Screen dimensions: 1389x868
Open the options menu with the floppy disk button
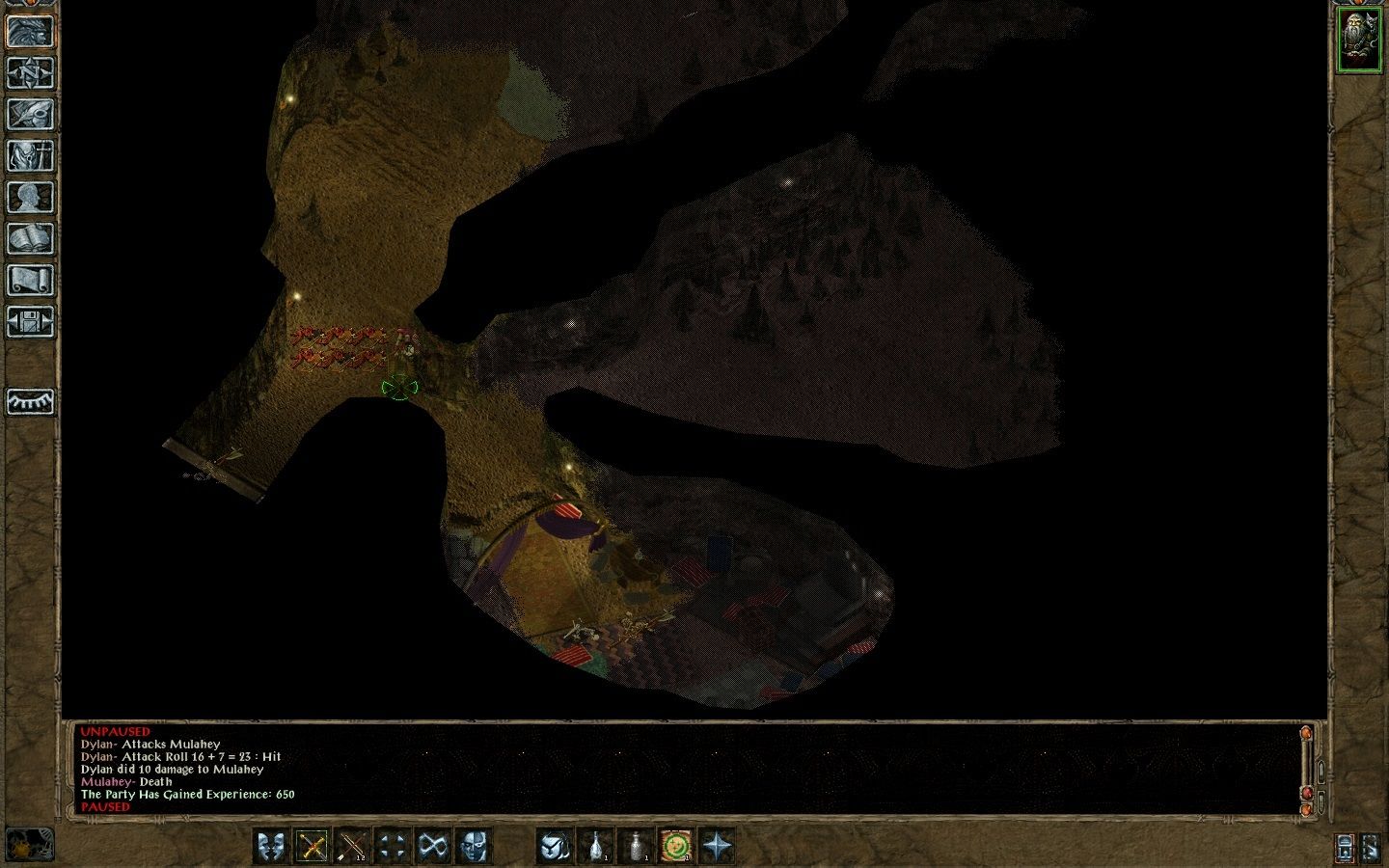point(30,321)
